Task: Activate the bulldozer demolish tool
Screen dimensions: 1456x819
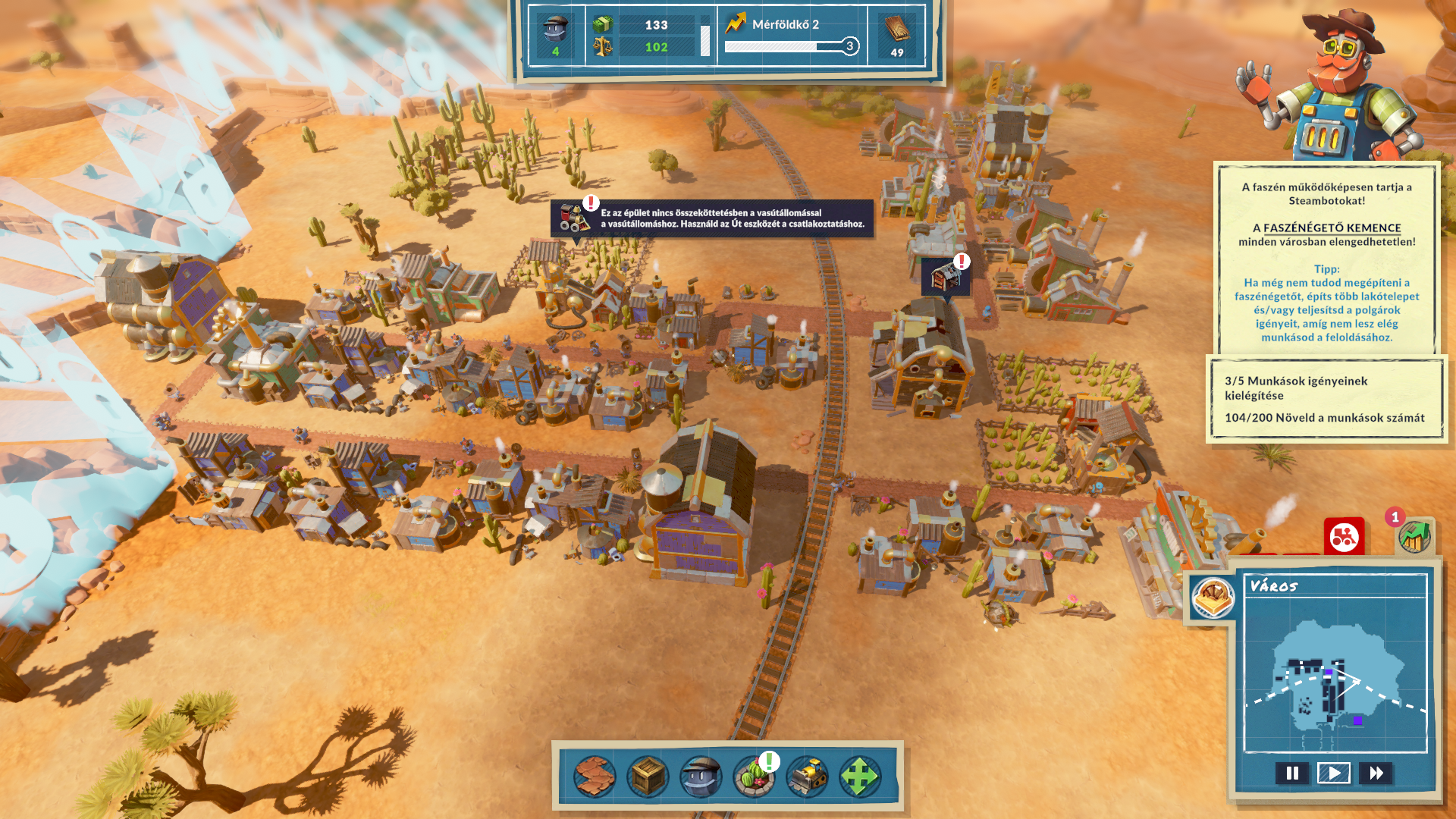Action: [807, 776]
